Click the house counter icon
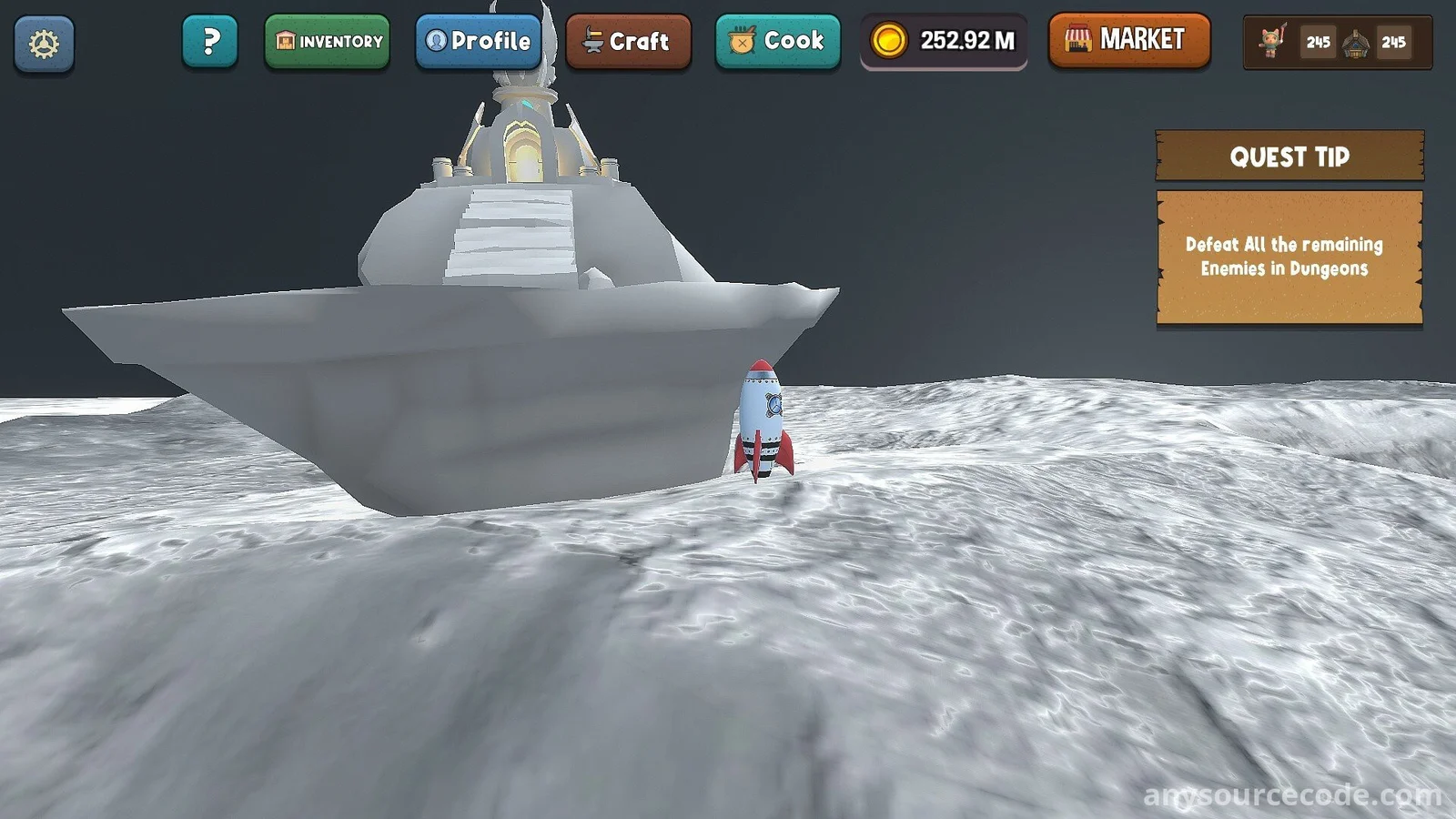 click(1355, 42)
